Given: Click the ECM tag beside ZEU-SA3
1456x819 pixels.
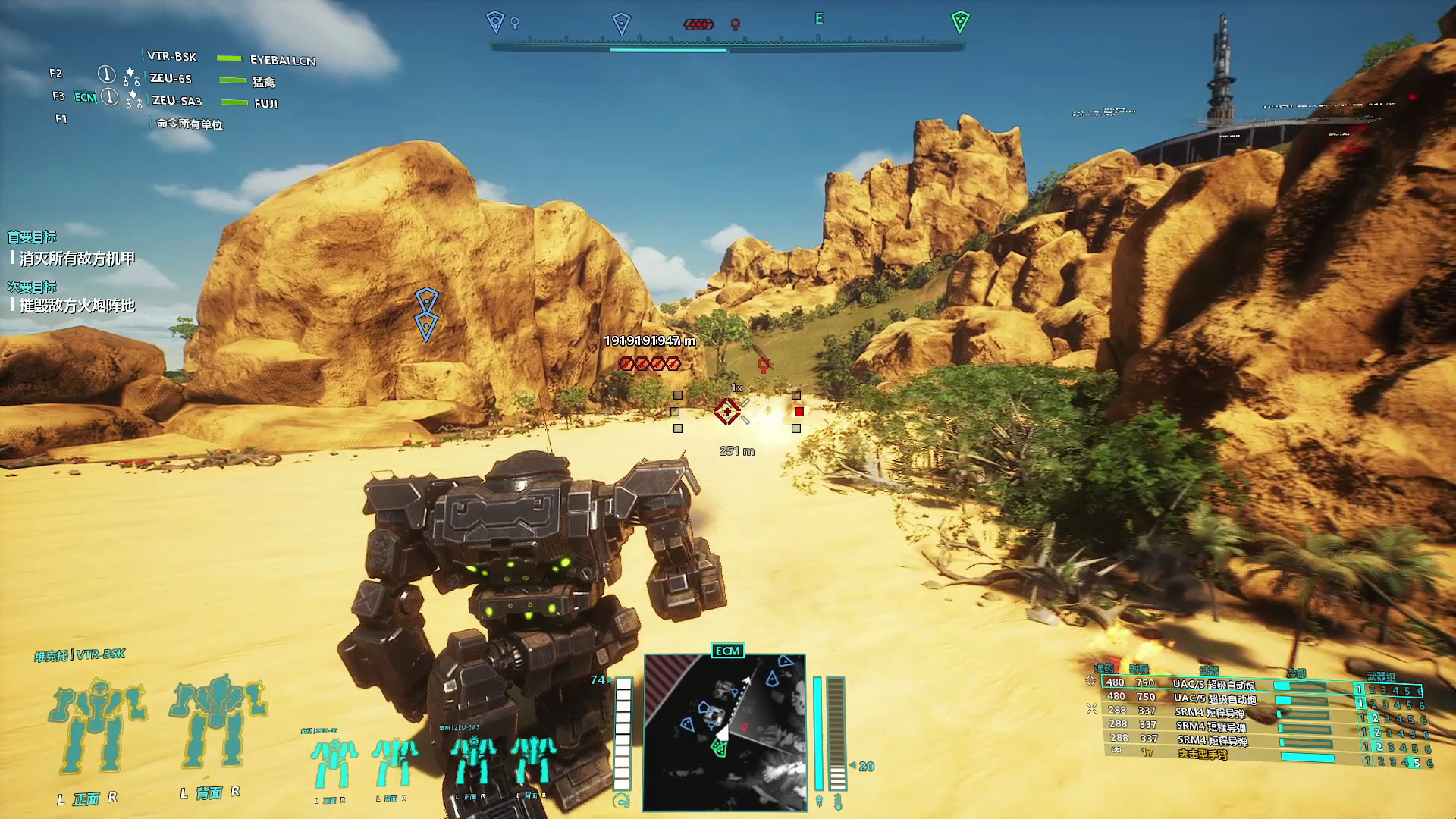Looking at the screenshot, I should click(85, 97).
